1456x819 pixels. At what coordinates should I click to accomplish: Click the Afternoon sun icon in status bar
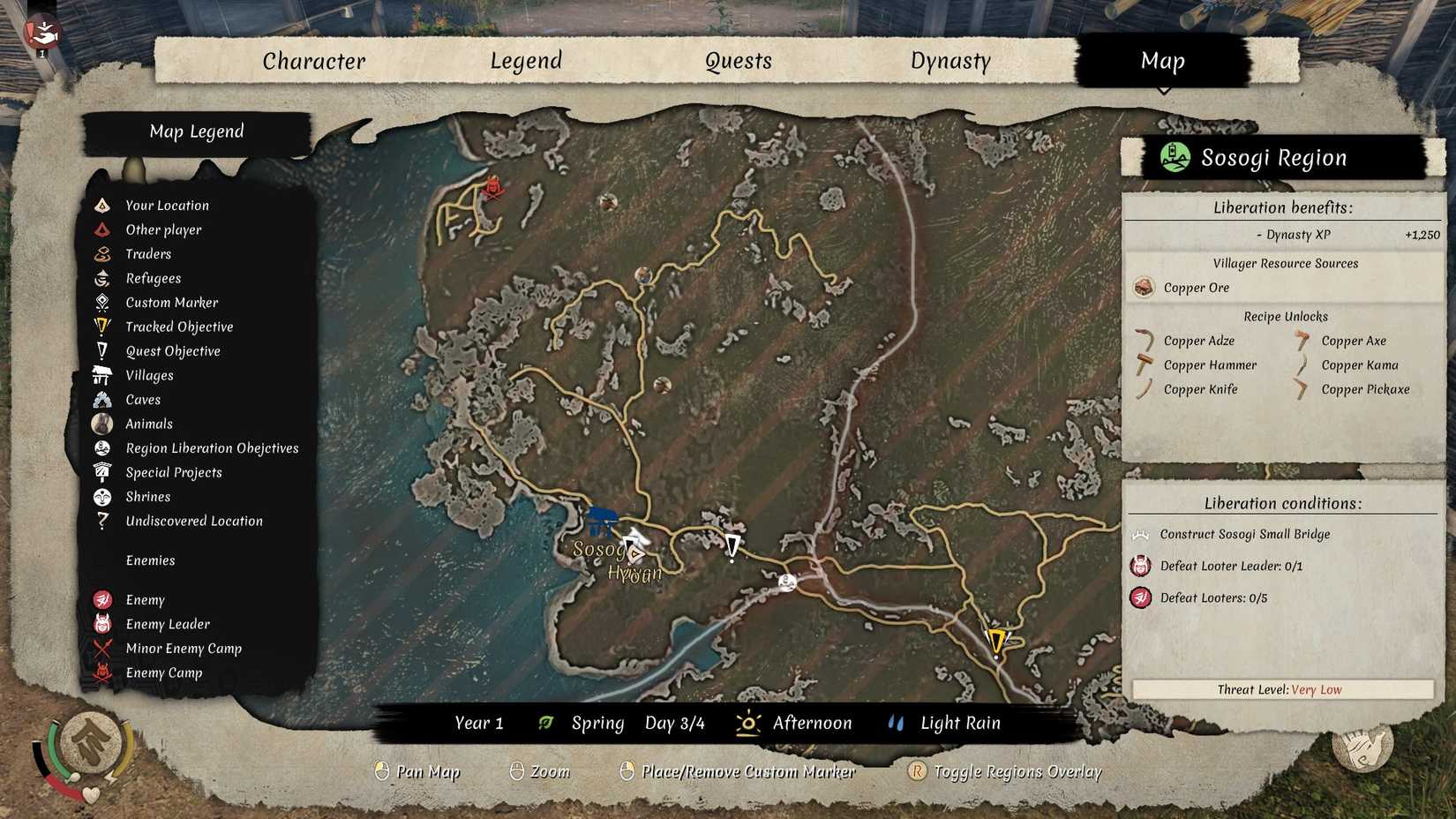pos(749,722)
